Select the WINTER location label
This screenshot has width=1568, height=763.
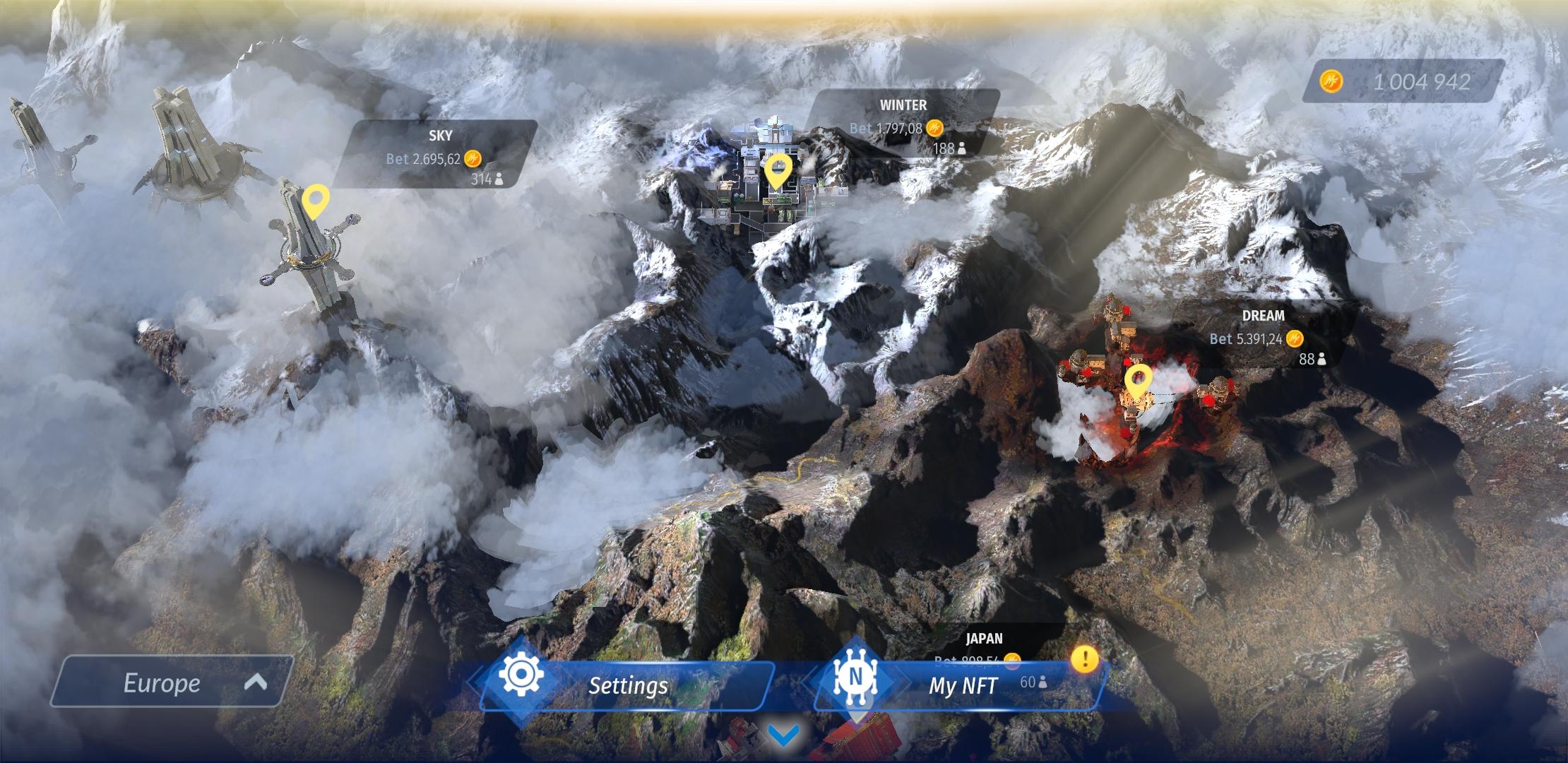tap(903, 105)
